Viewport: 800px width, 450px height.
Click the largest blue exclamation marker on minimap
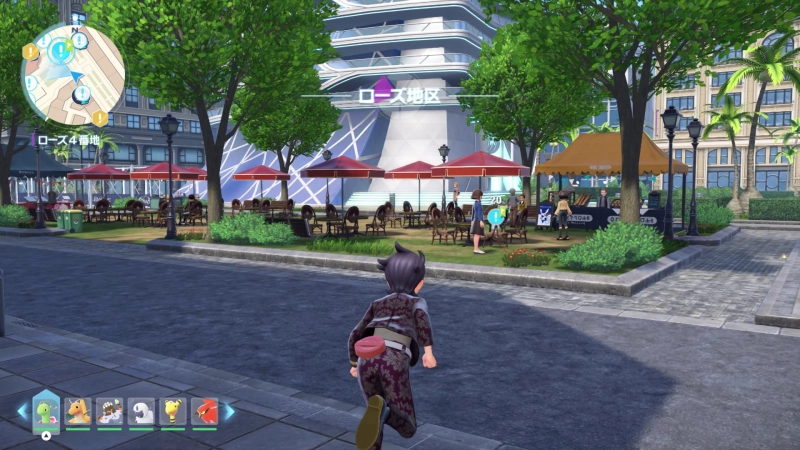point(59,48)
